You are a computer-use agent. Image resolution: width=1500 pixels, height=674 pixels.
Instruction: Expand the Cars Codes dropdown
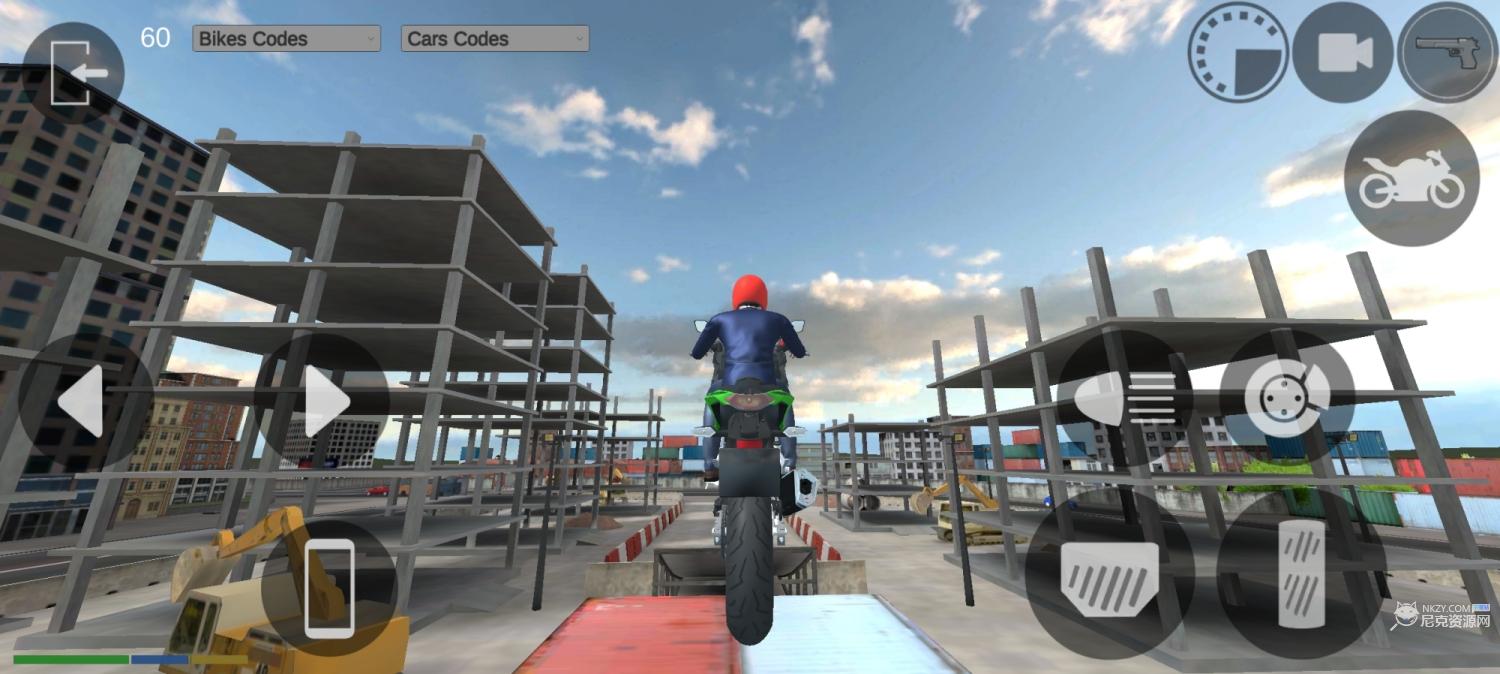[x=495, y=39]
